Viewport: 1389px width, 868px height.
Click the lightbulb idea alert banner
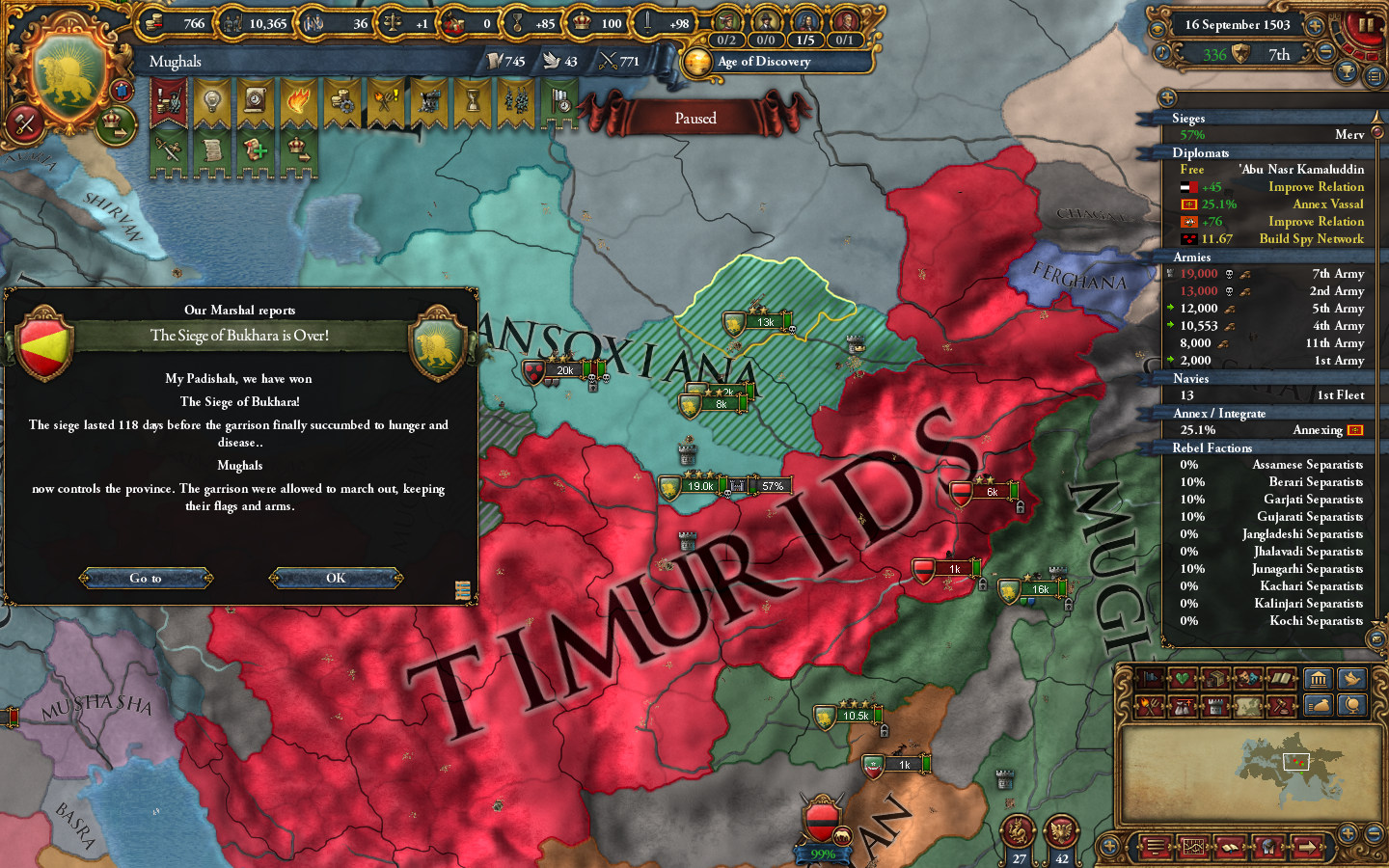211,99
